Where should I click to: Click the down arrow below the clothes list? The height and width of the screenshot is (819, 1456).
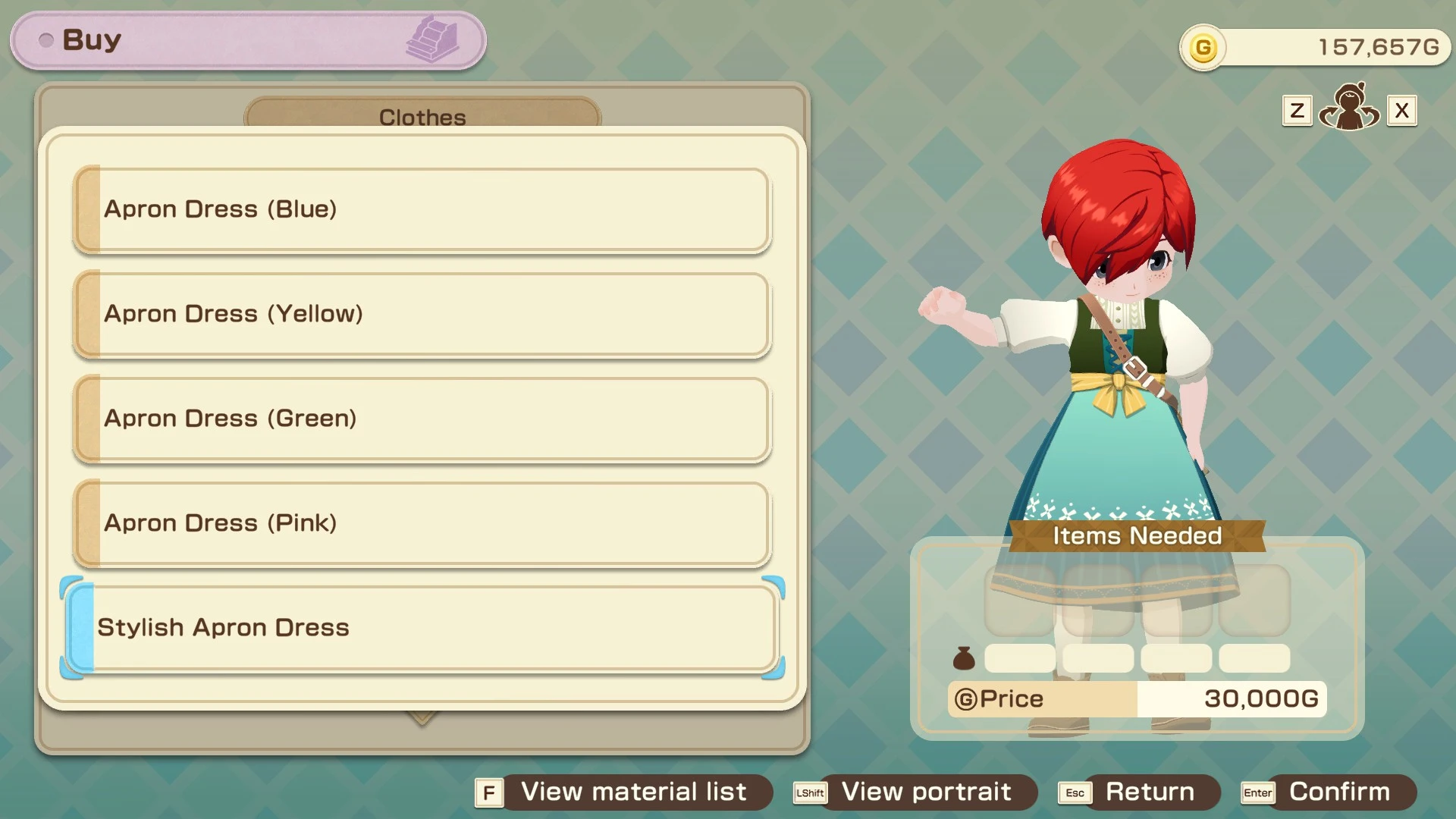422,717
